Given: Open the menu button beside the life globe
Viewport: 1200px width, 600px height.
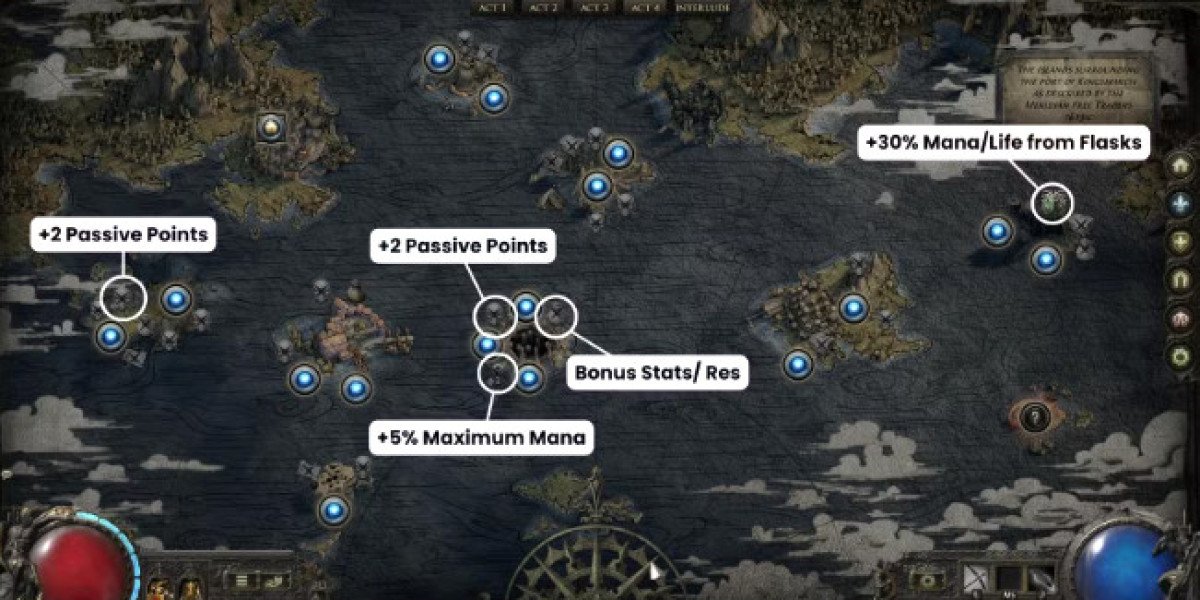Looking at the screenshot, I should click(x=241, y=579).
